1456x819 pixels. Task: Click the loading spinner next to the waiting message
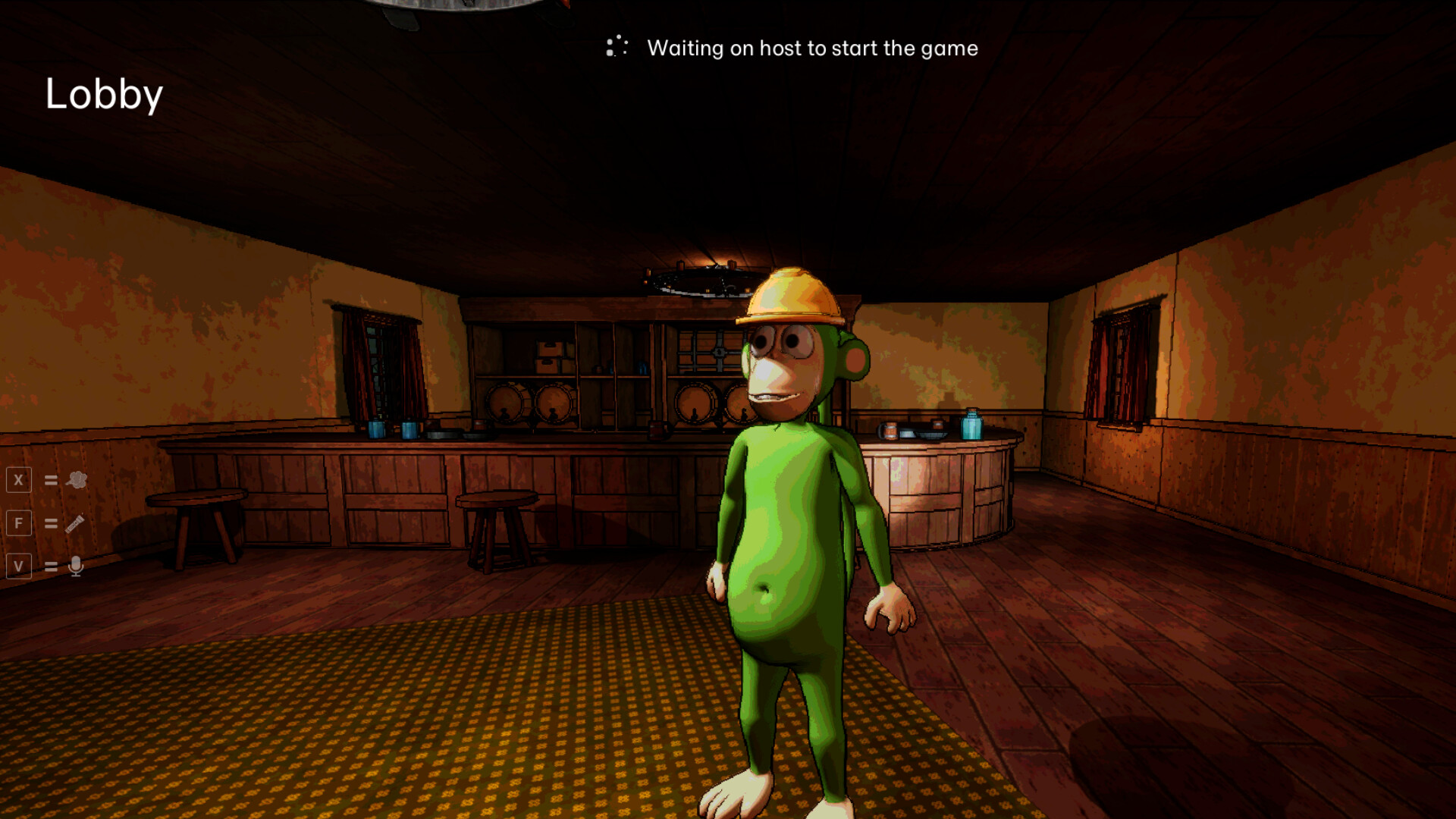coord(616,47)
